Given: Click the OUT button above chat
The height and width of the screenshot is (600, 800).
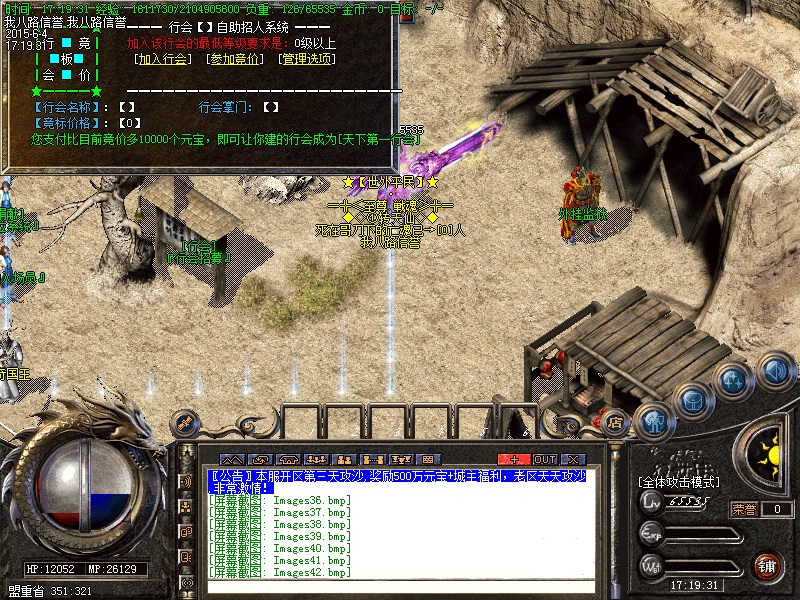Looking at the screenshot, I should coord(545,459).
